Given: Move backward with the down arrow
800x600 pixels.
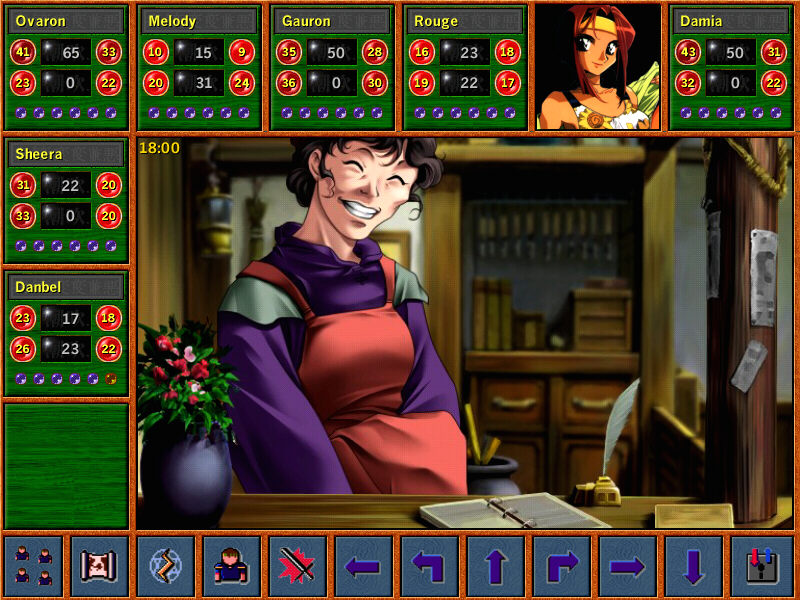Looking at the screenshot, I should [x=693, y=566].
